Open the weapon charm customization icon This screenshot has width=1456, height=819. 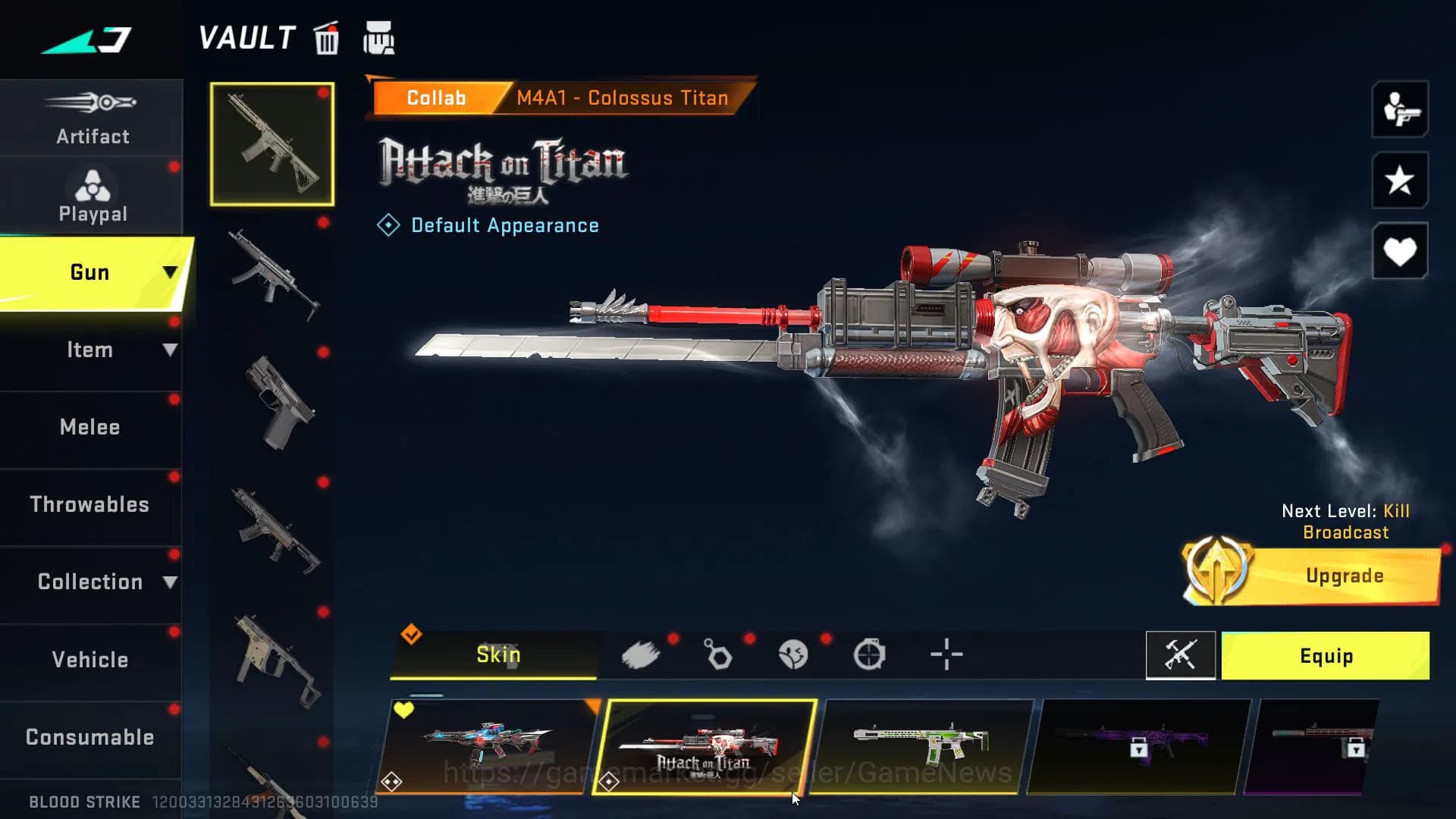719,654
